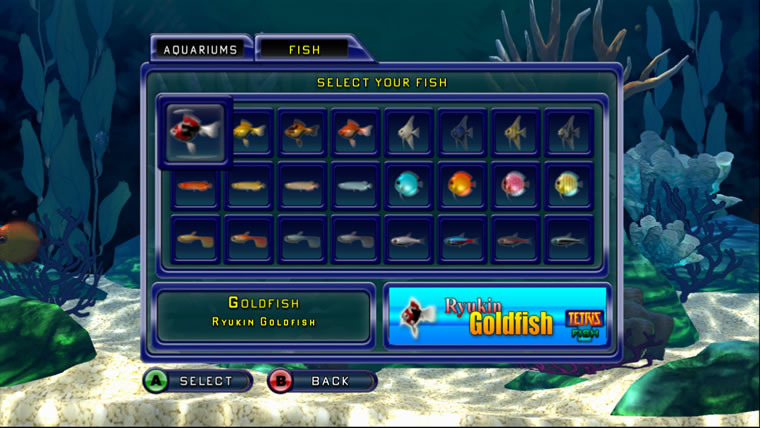
Task: Select the yellow angelfish tile
Action: click(x=516, y=131)
